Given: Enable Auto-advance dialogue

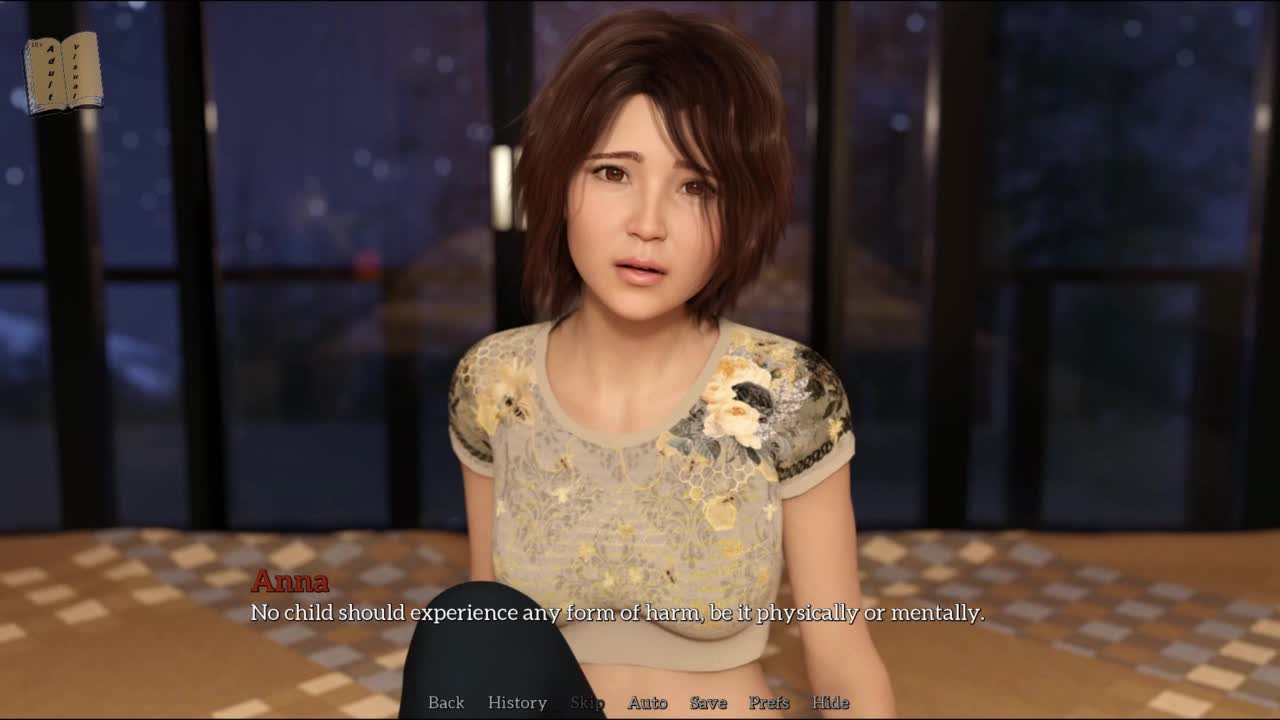Looking at the screenshot, I should [x=647, y=702].
